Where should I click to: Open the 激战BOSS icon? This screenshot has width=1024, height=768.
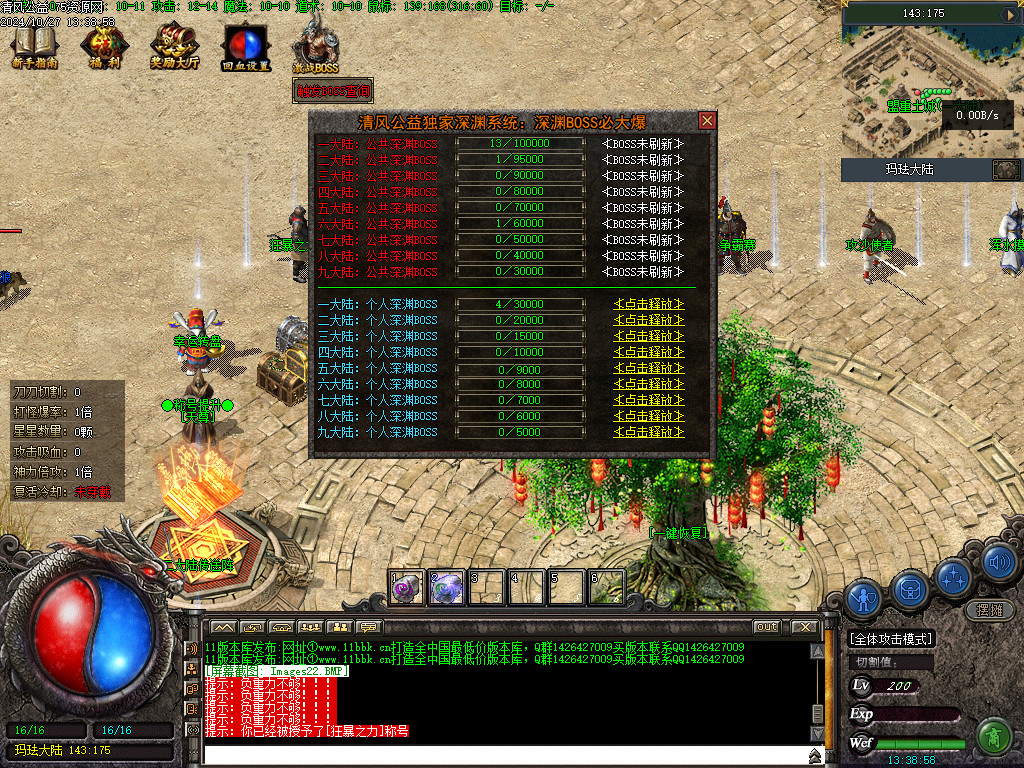point(315,47)
